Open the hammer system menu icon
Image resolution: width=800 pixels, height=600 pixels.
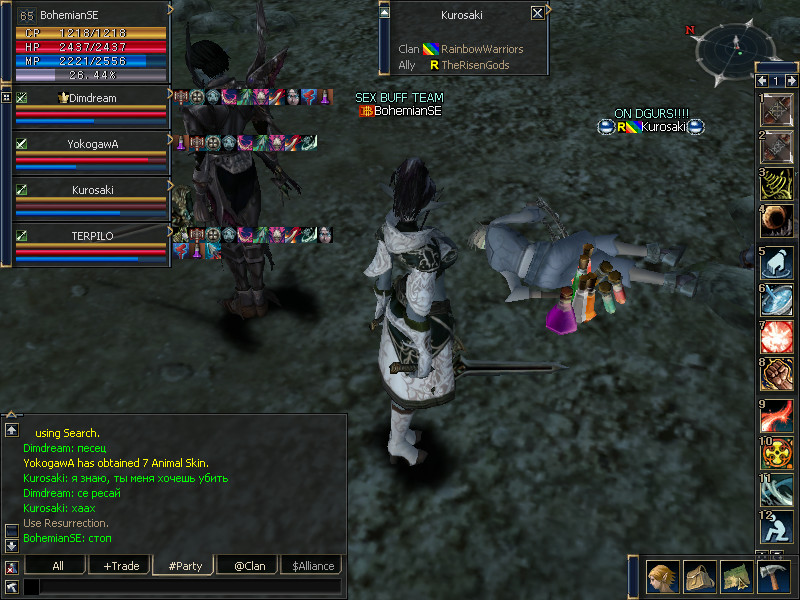[772, 578]
